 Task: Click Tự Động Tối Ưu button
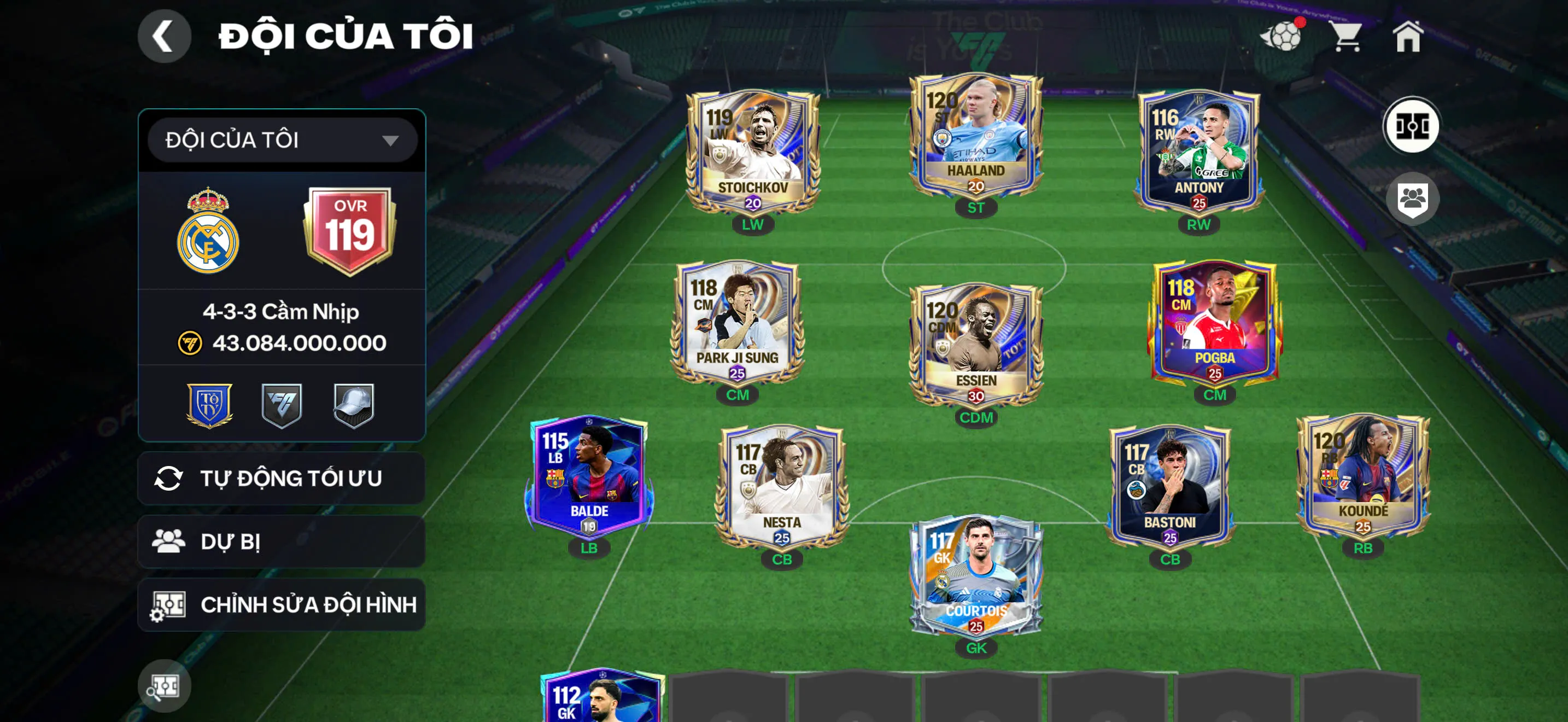pos(282,479)
